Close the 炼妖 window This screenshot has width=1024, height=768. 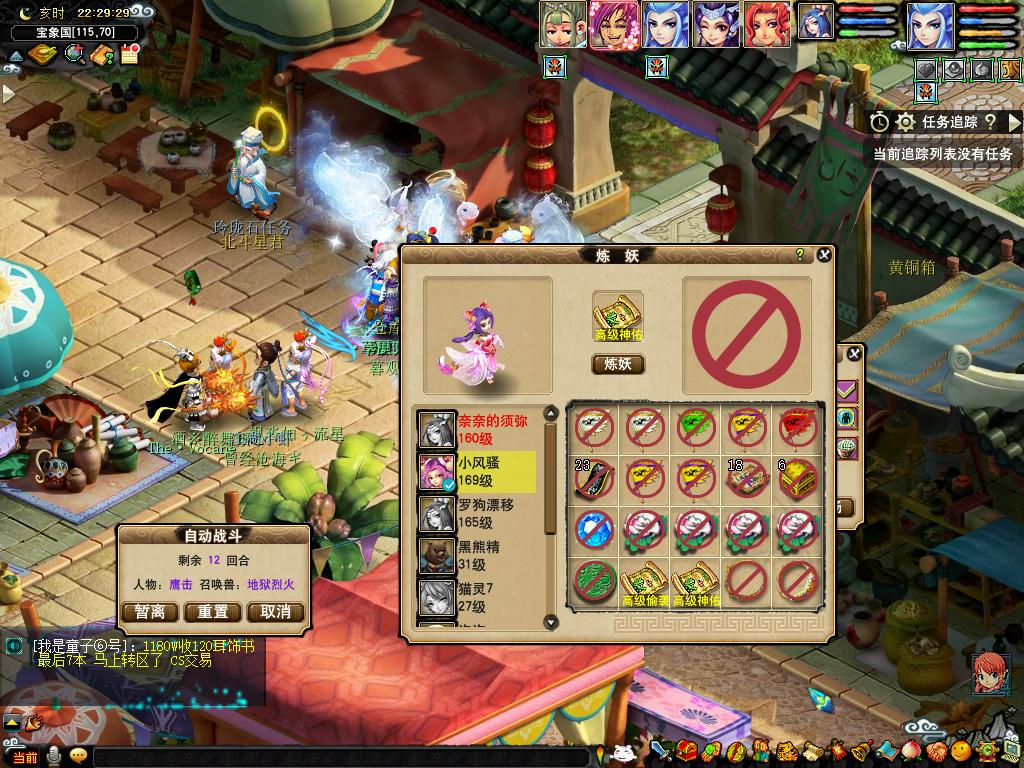[824, 255]
